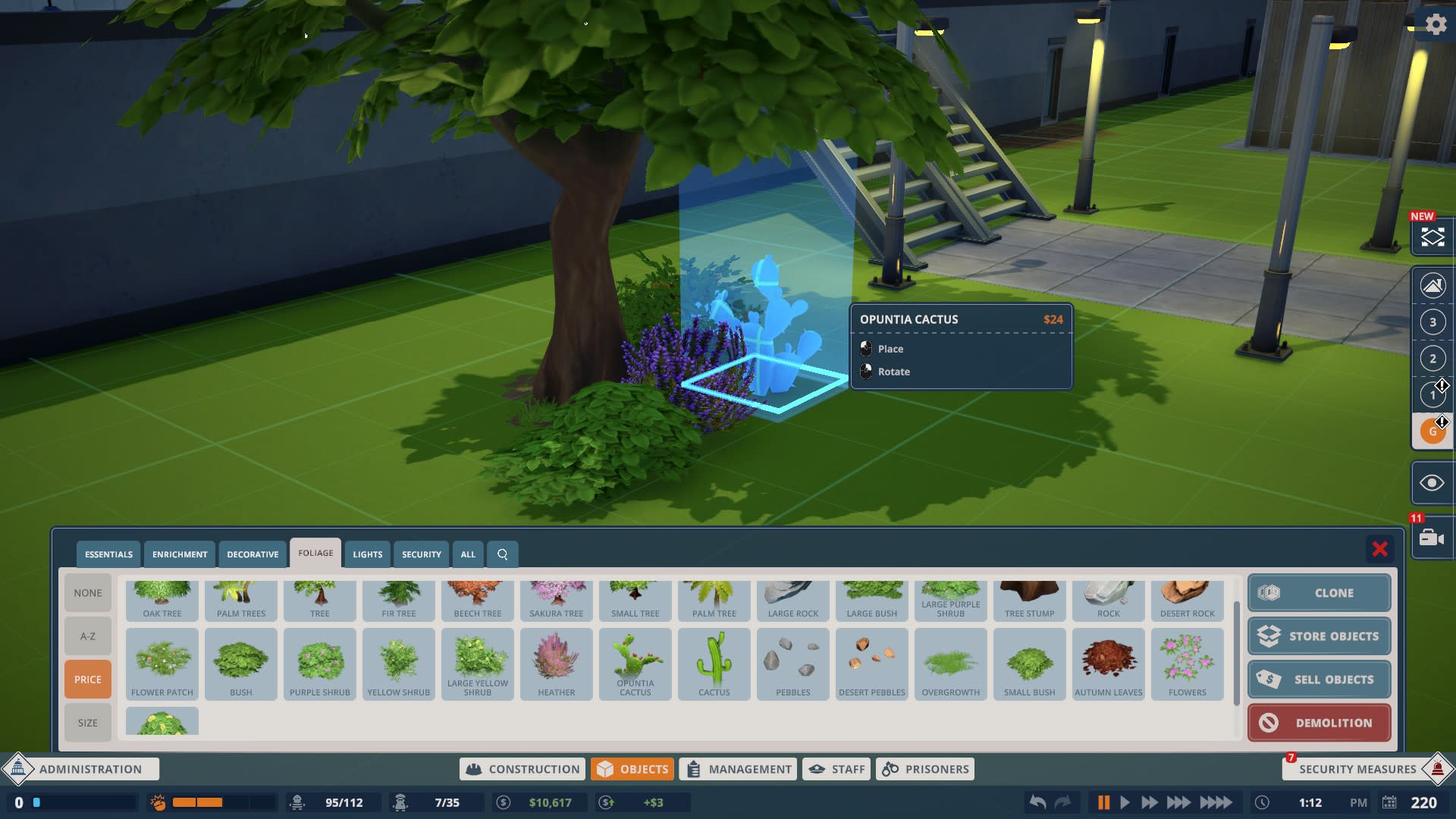Click the Store Objects button

point(1319,636)
